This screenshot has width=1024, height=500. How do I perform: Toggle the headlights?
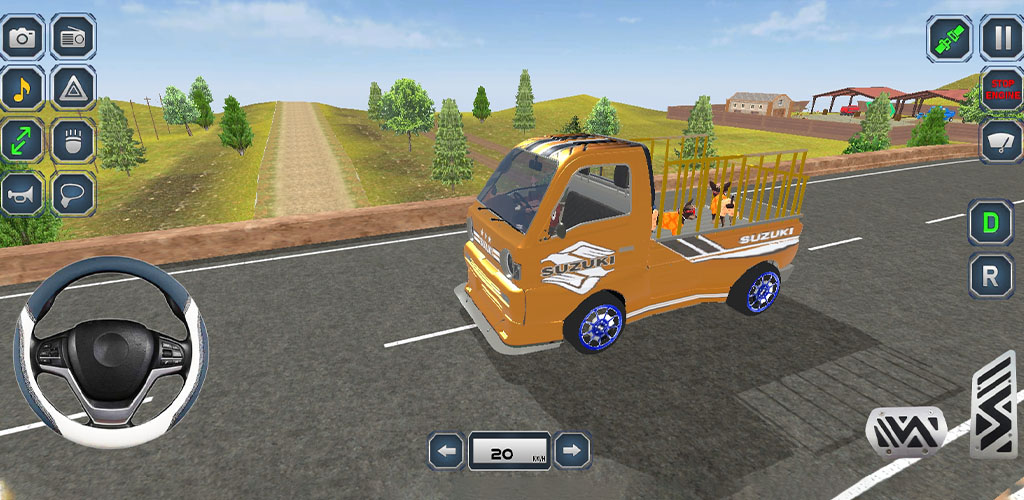(x=73, y=141)
